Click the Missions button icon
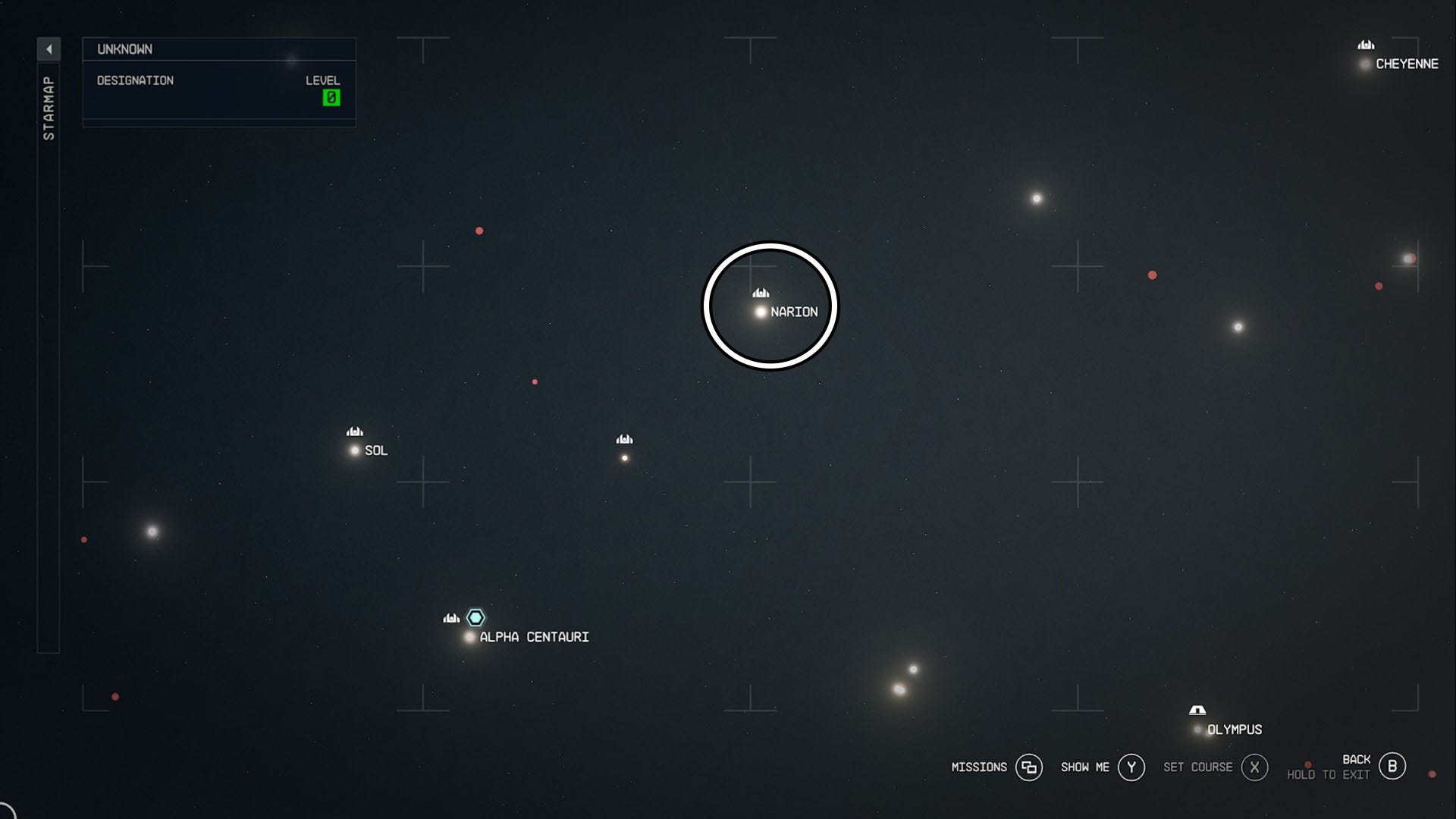 pyautogui.click(x=1029, y=767)
